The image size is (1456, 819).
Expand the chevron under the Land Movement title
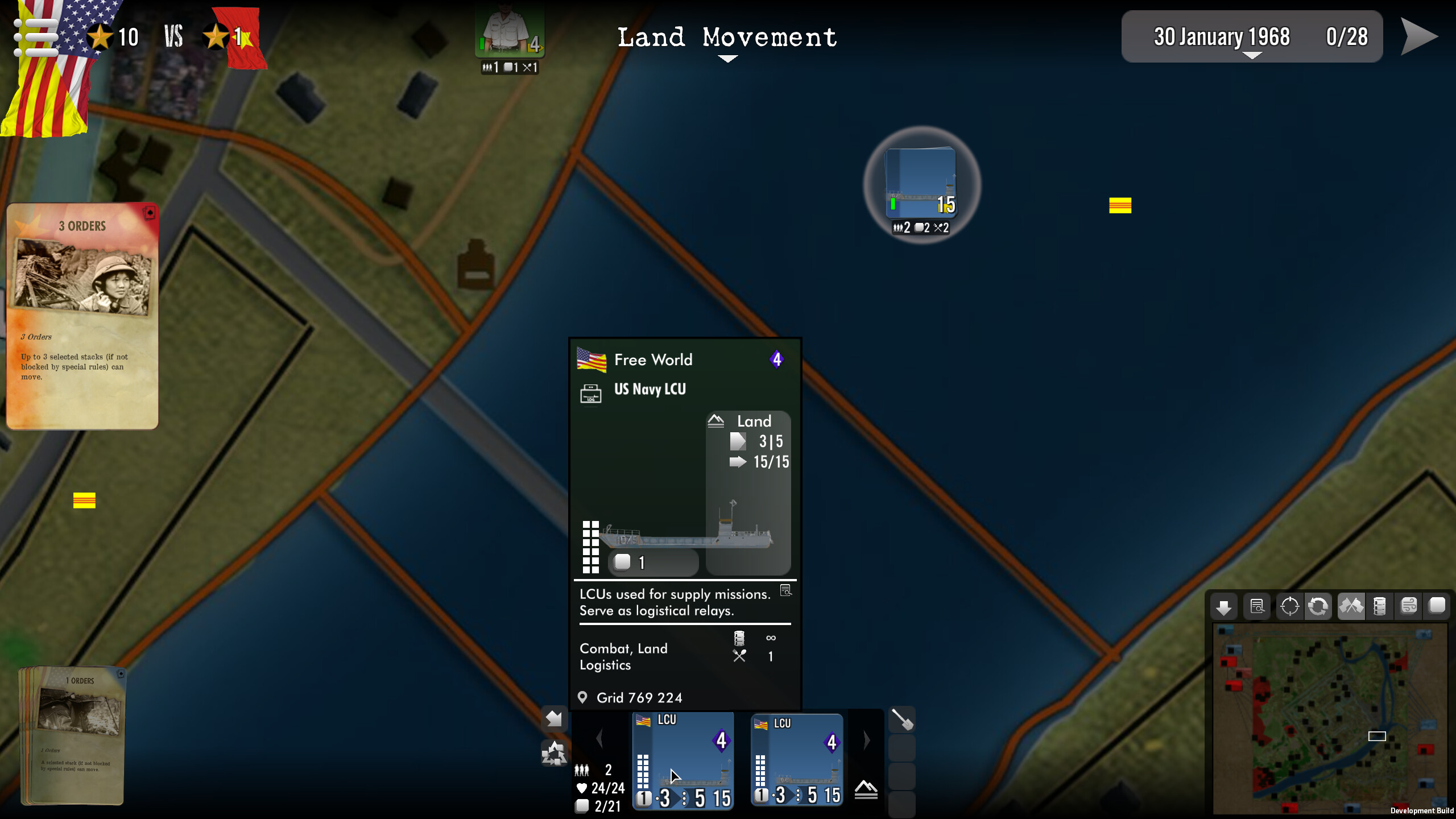(x=728, y=59)
